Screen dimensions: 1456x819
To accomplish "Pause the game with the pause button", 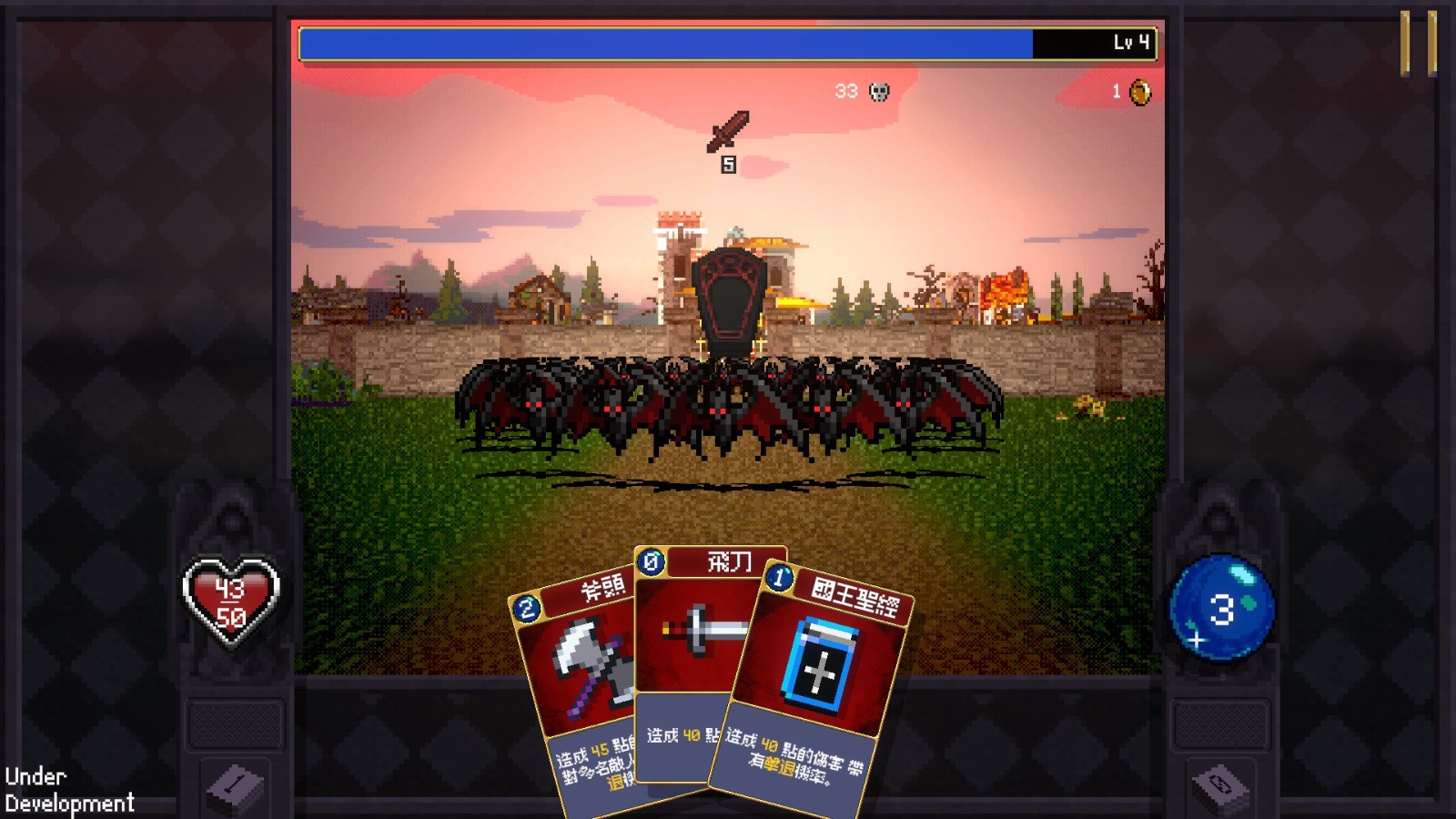I will point(1418,43).
